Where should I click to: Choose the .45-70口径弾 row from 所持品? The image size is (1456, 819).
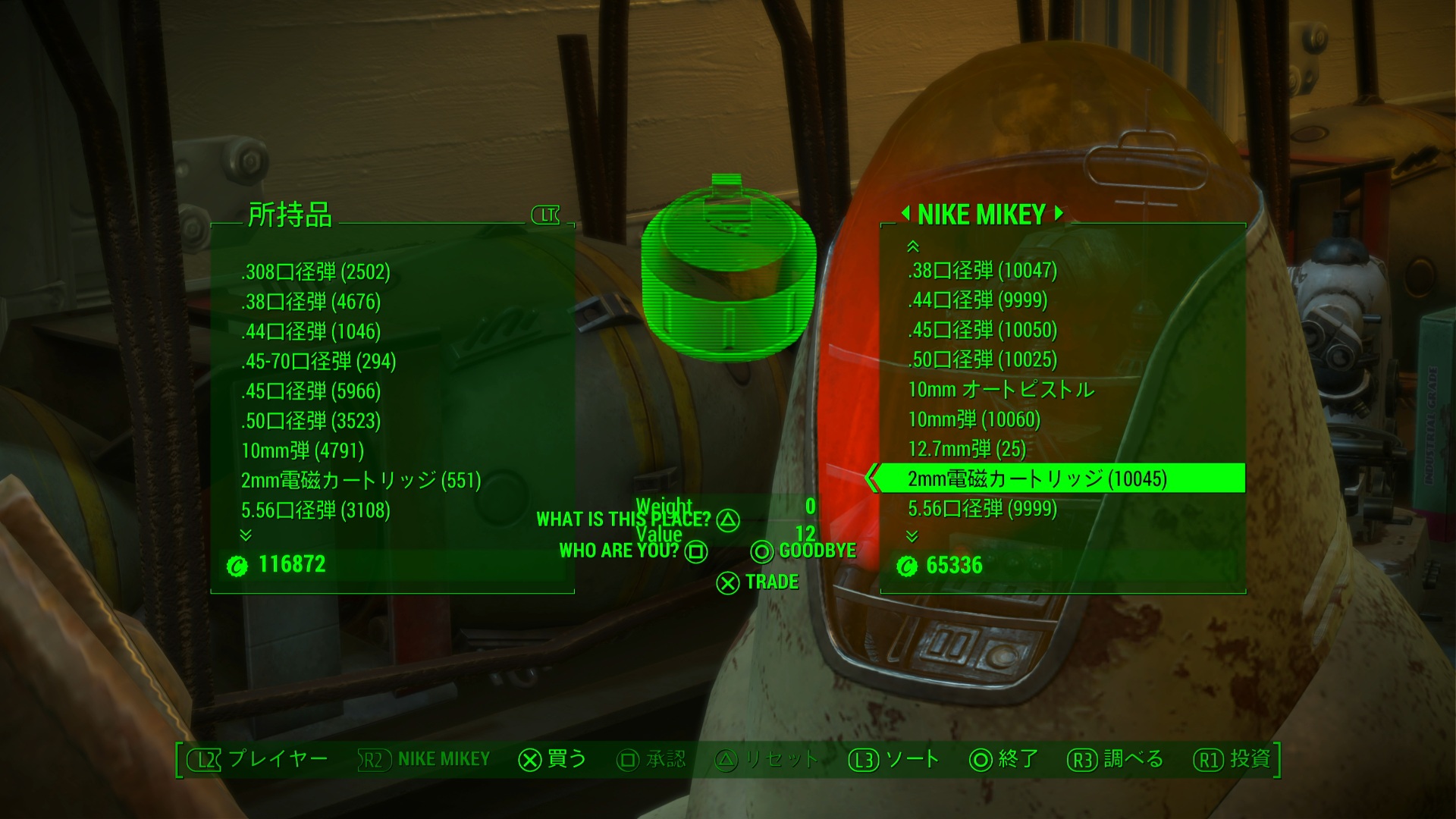(x=318, y=362)
